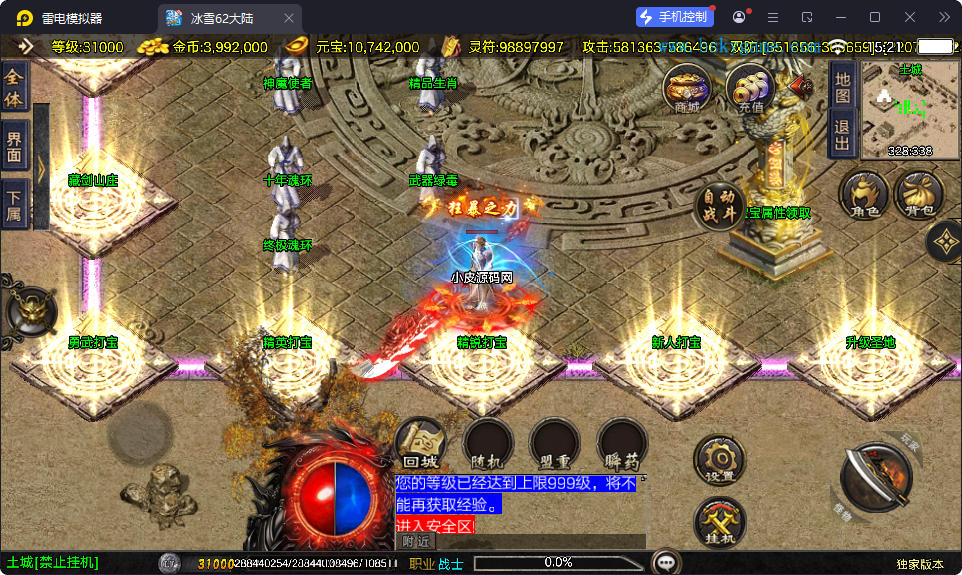Use the 随机 random teleport button
The height and width of the screenshot is (575, 962).
point(487,445)
